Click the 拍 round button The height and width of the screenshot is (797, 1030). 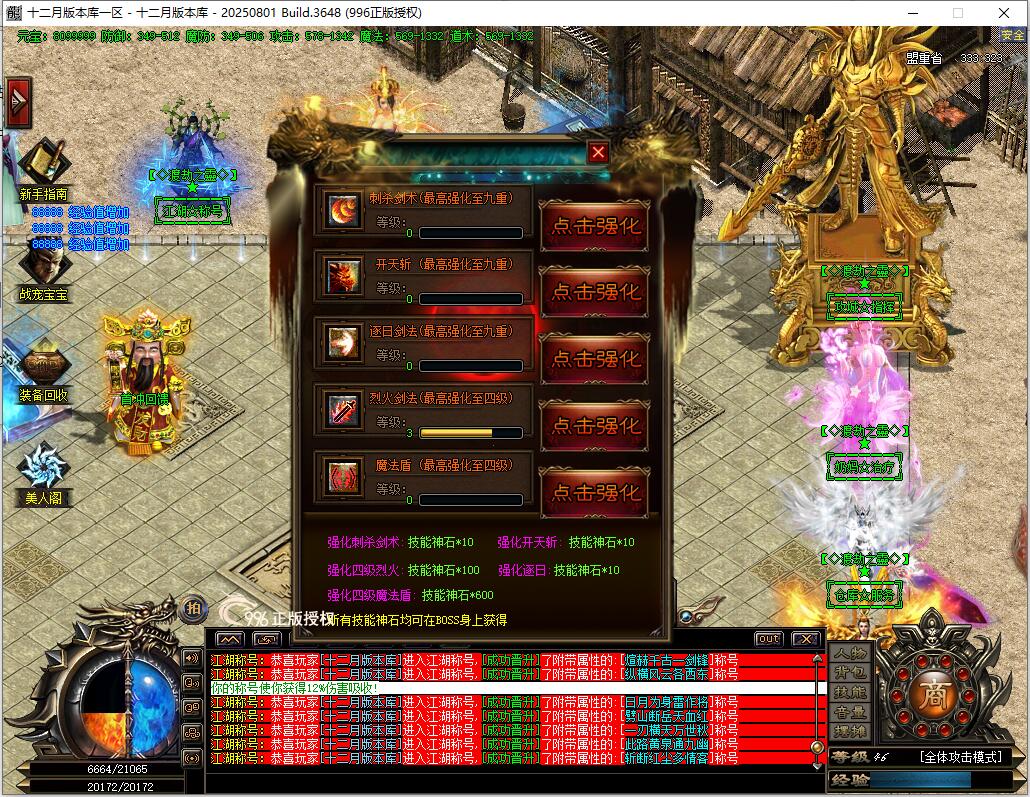pos(194,607)
